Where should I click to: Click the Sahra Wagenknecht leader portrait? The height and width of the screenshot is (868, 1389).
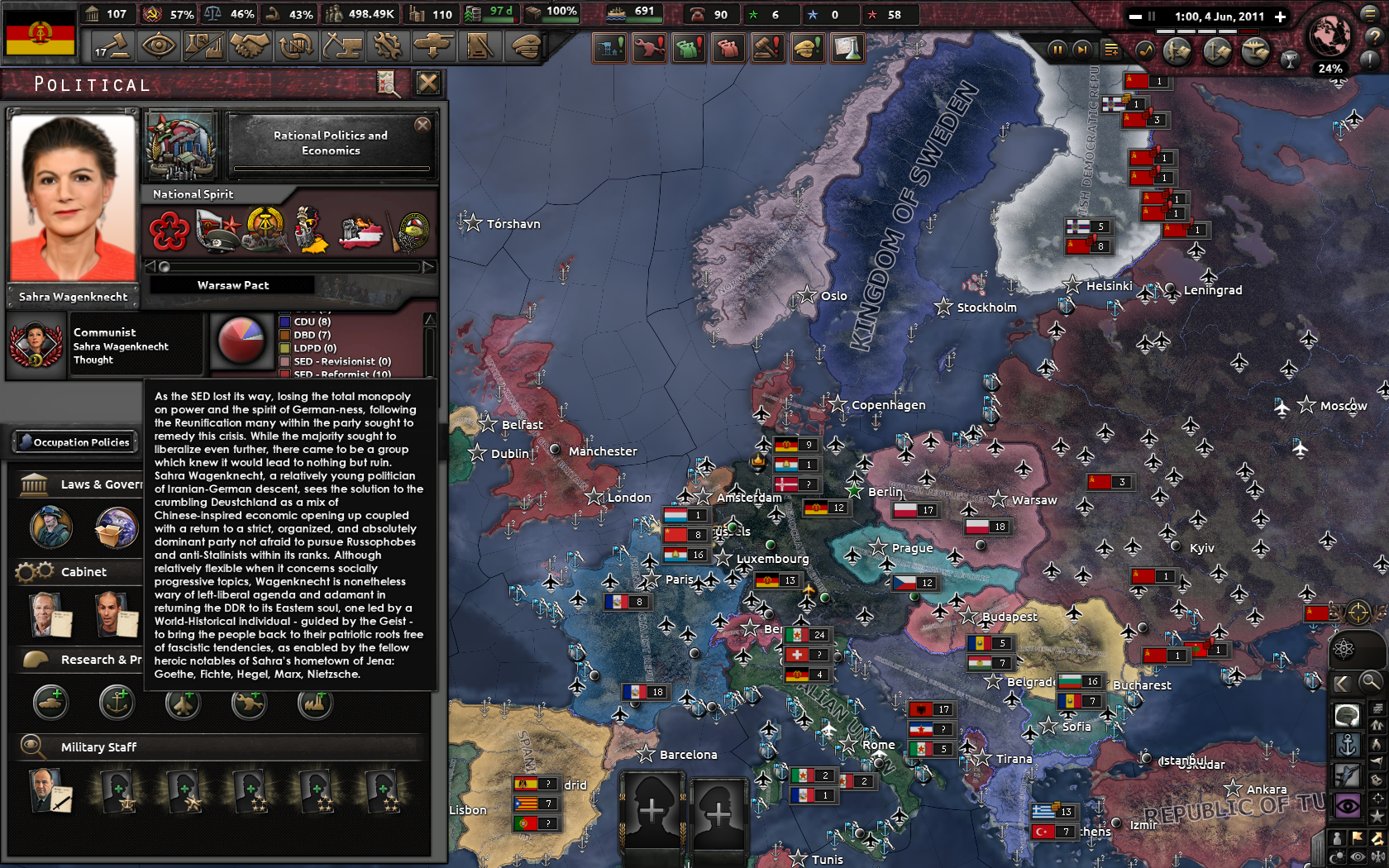(73, 198)
